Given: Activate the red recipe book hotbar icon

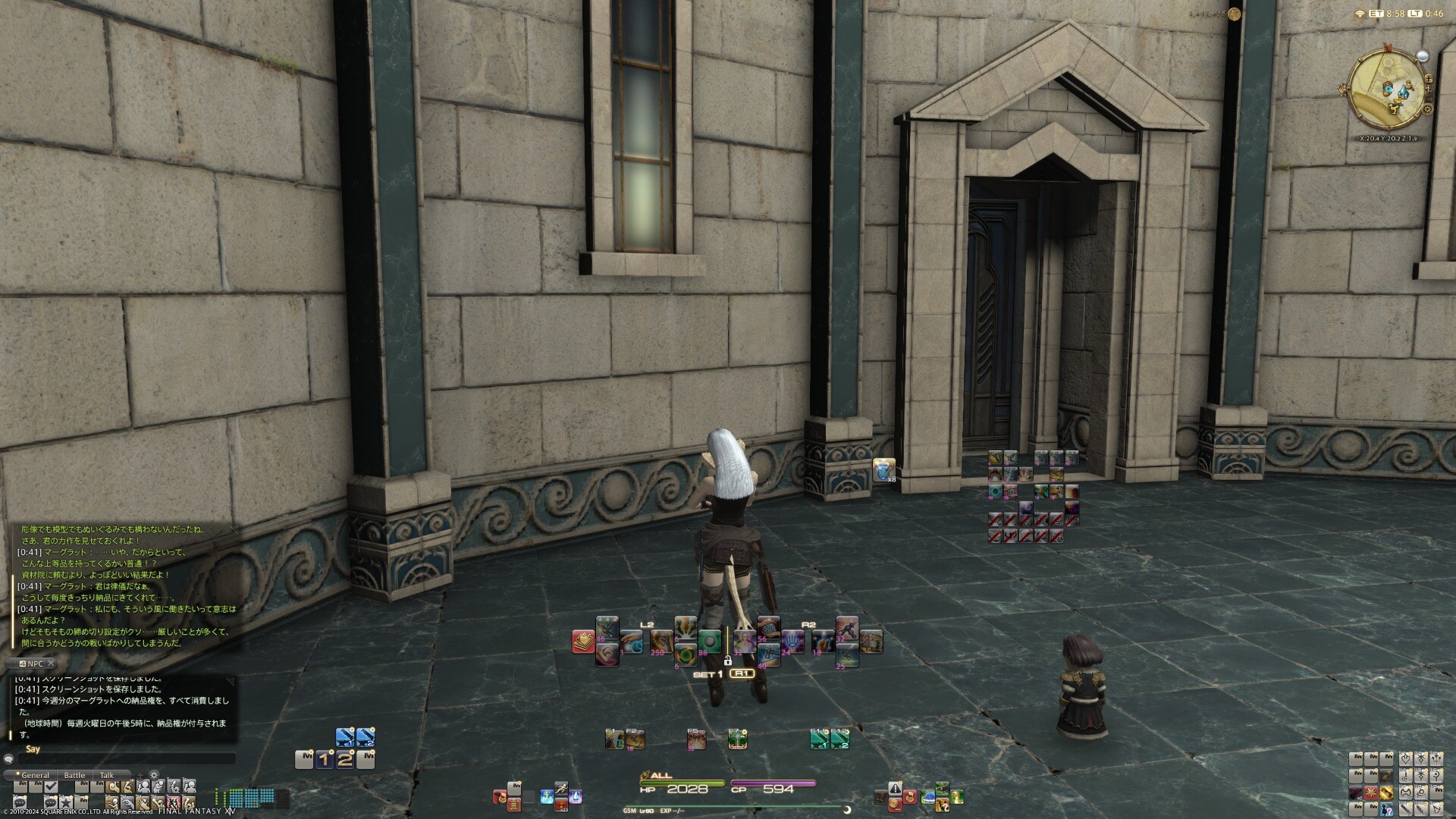Looking at the screenshot, I should tap(583, 642).
